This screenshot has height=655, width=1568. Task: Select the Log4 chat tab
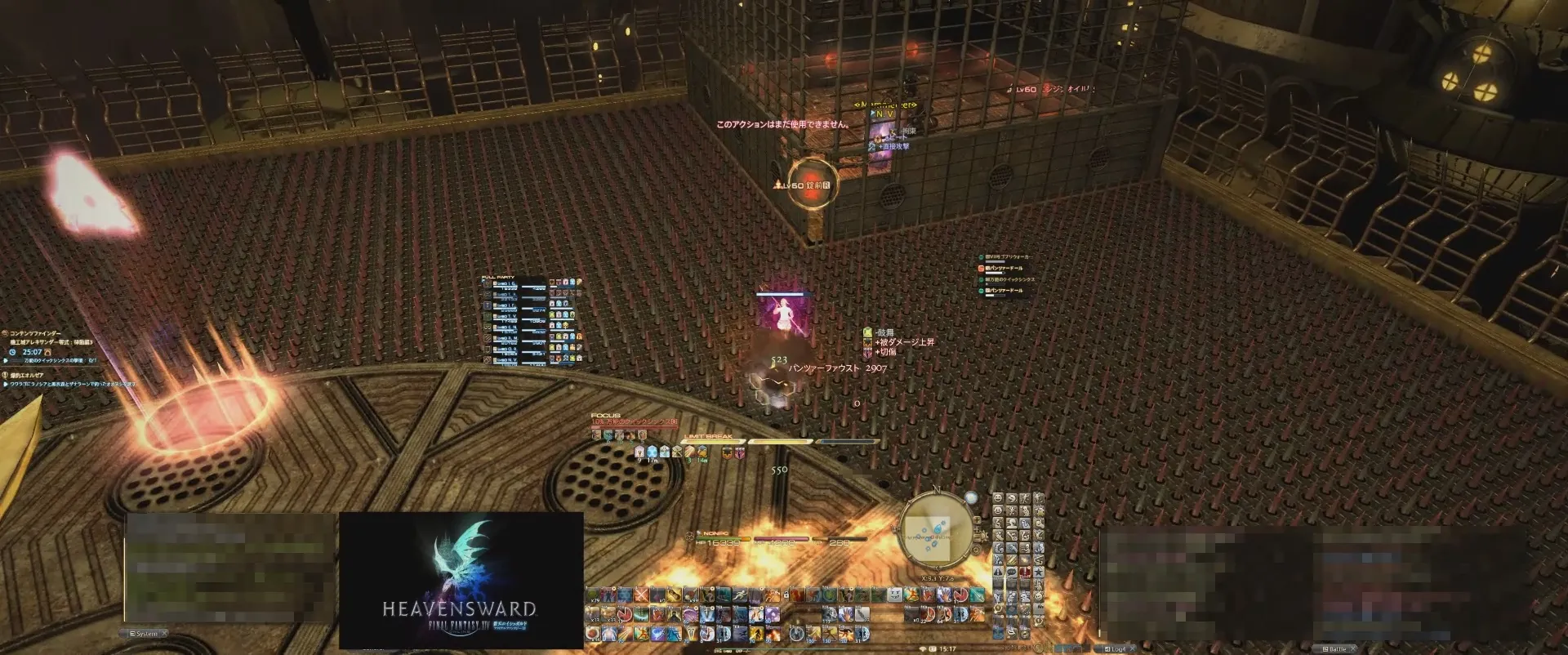(x=1117, y=649)
